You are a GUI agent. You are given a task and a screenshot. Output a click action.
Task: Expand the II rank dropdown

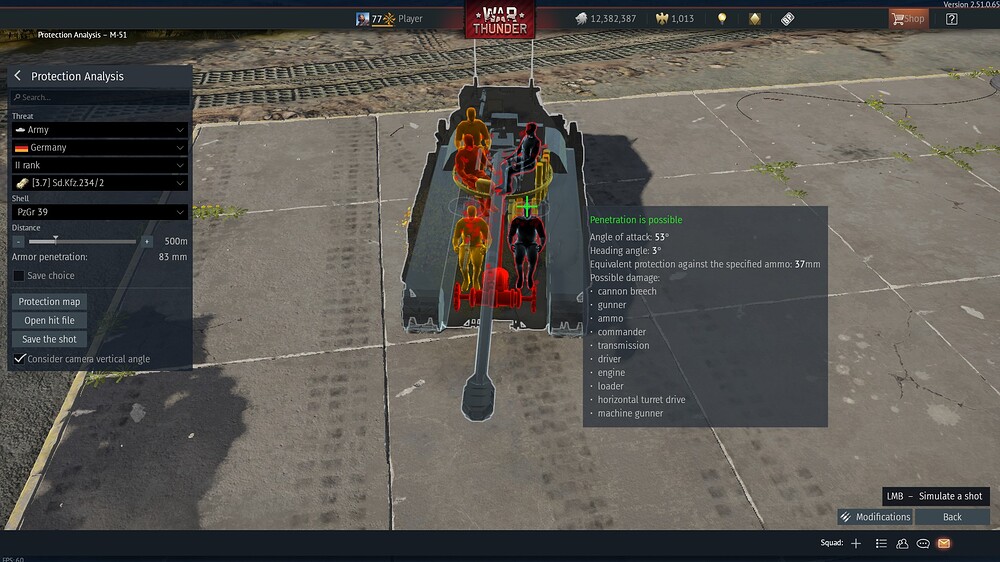pos(99,165)
